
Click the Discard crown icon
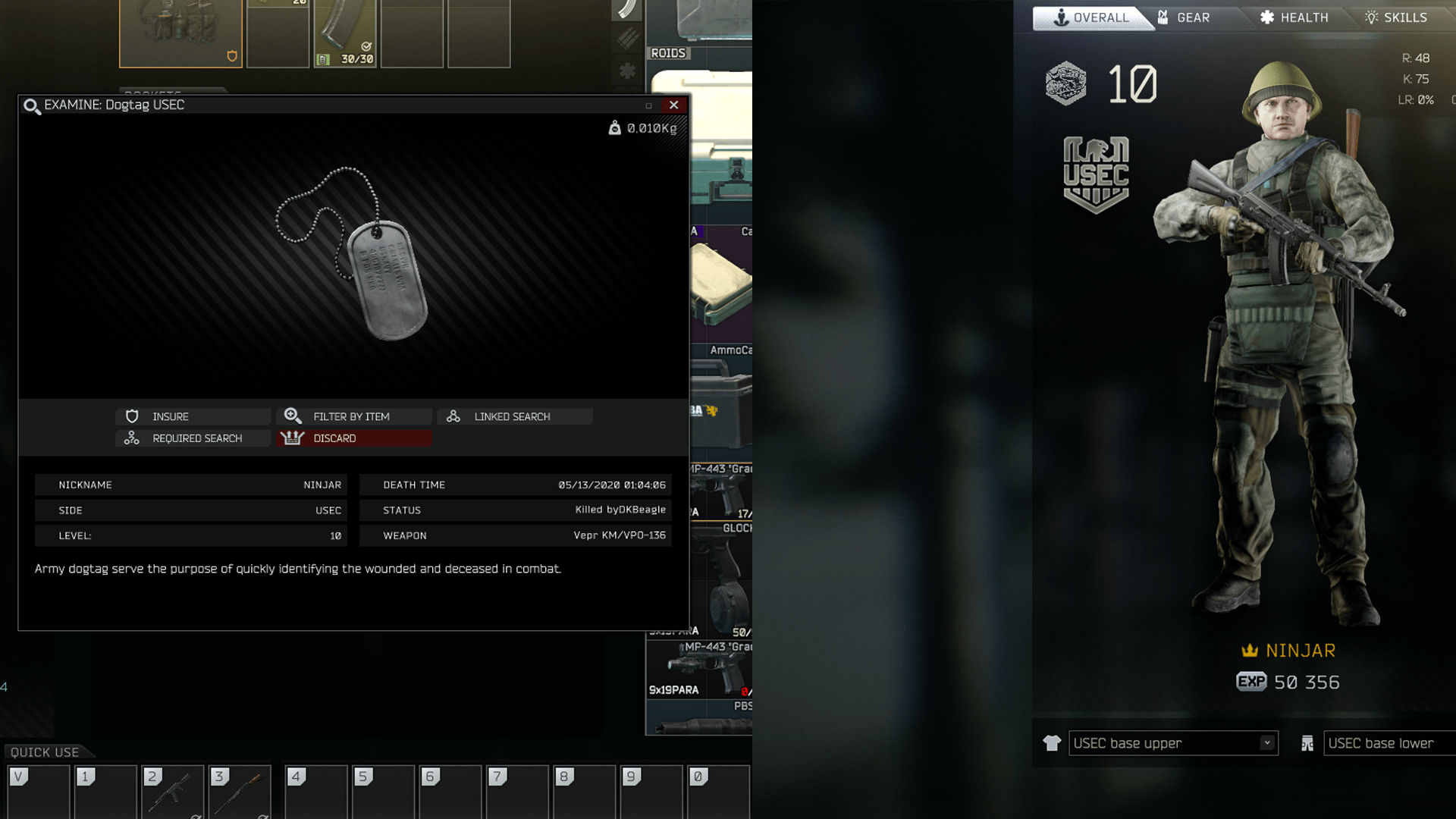click(x=293, y=438)
